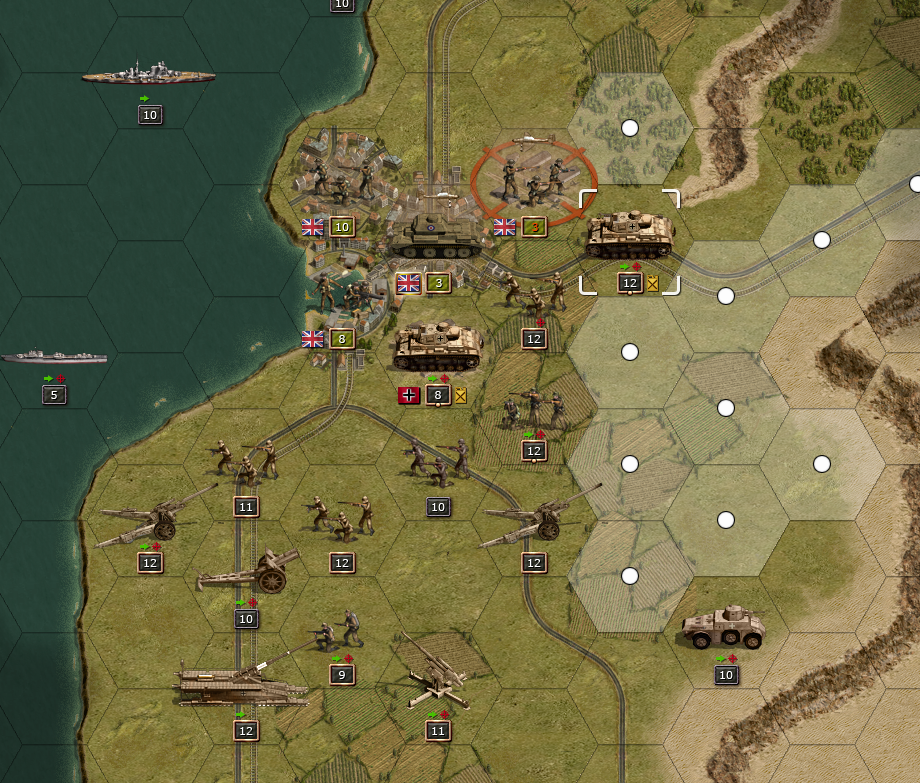Select the bracketed Panzer tank with strength 12
Viewport: 920px width, 783px height.
point(630,238)
